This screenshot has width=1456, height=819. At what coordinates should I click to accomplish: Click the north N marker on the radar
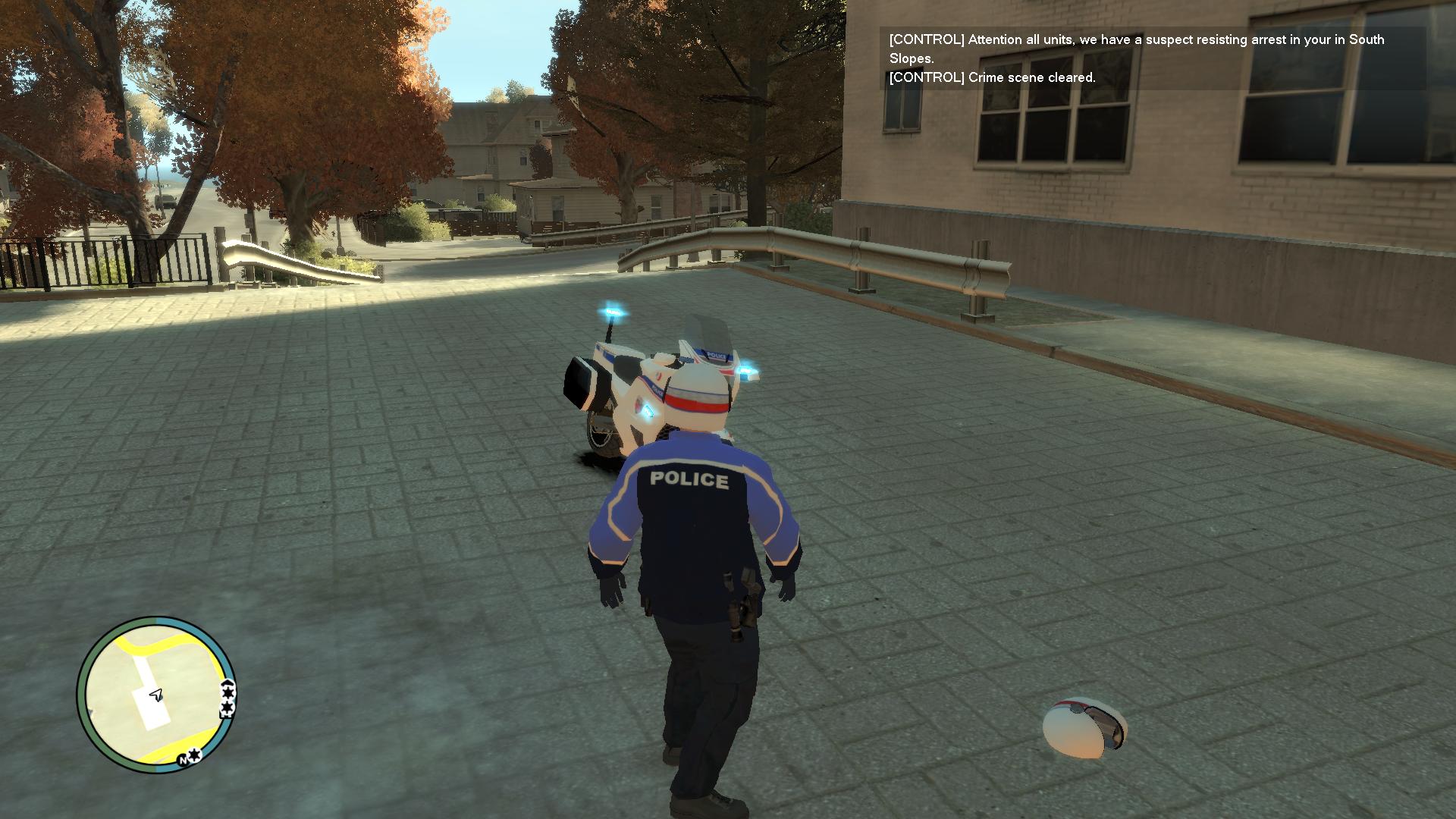point(184,759)
